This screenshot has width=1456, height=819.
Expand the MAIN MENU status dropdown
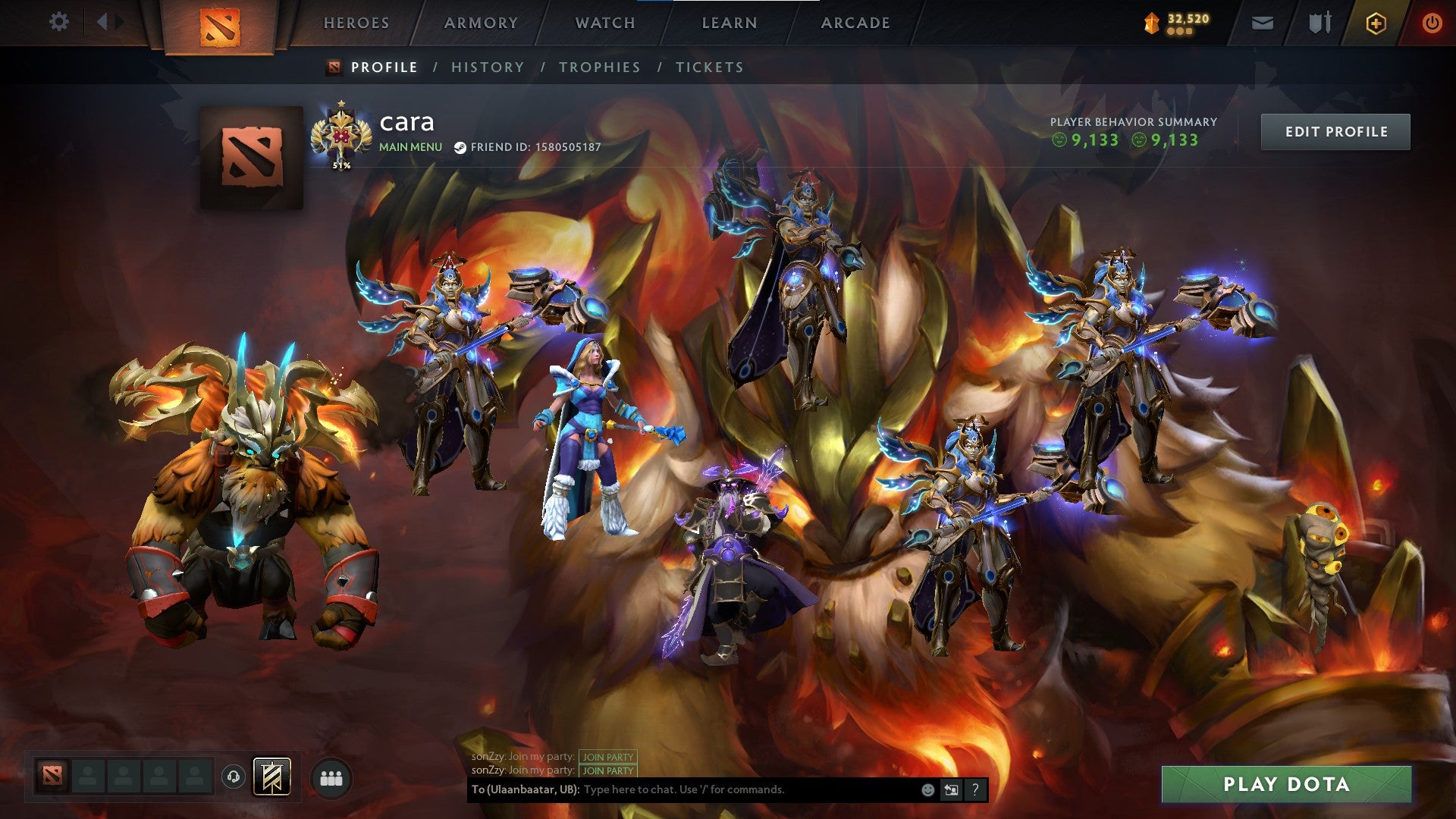(x=409, y=147)
